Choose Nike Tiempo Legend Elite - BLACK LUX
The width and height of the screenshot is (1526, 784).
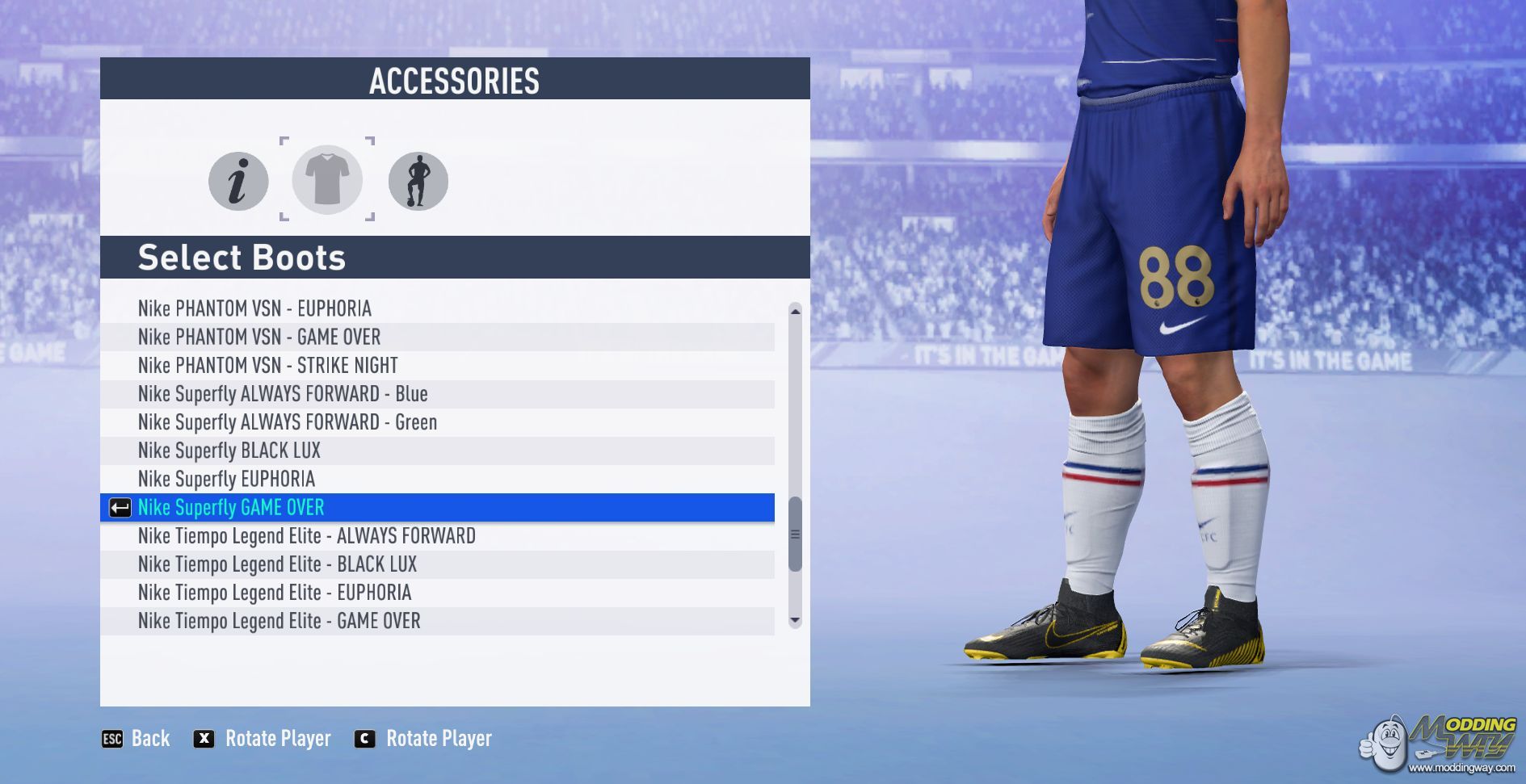[x=277, y=564]
